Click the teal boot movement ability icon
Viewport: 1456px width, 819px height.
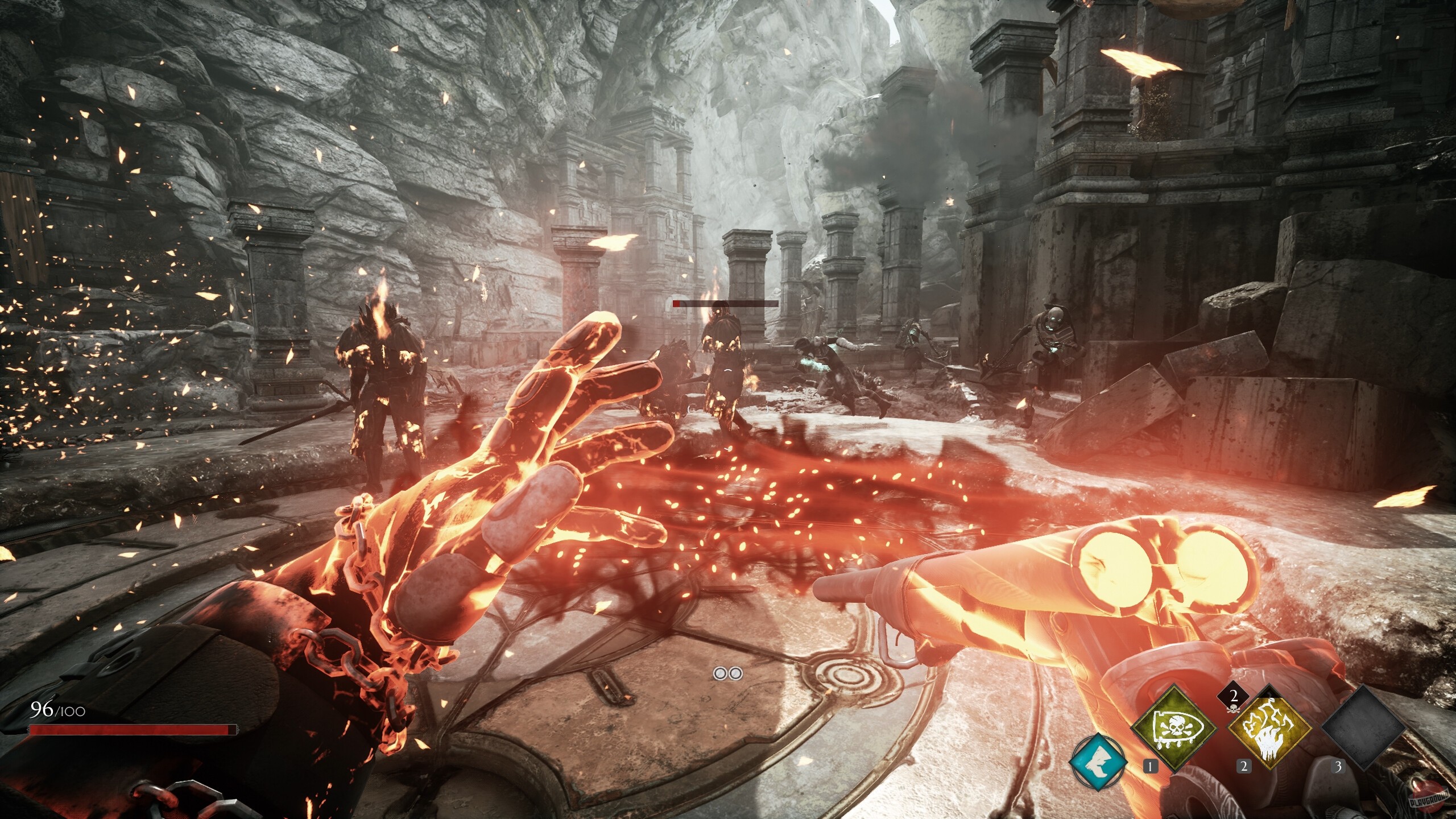pyautogui.click(x=1099, y=763)
